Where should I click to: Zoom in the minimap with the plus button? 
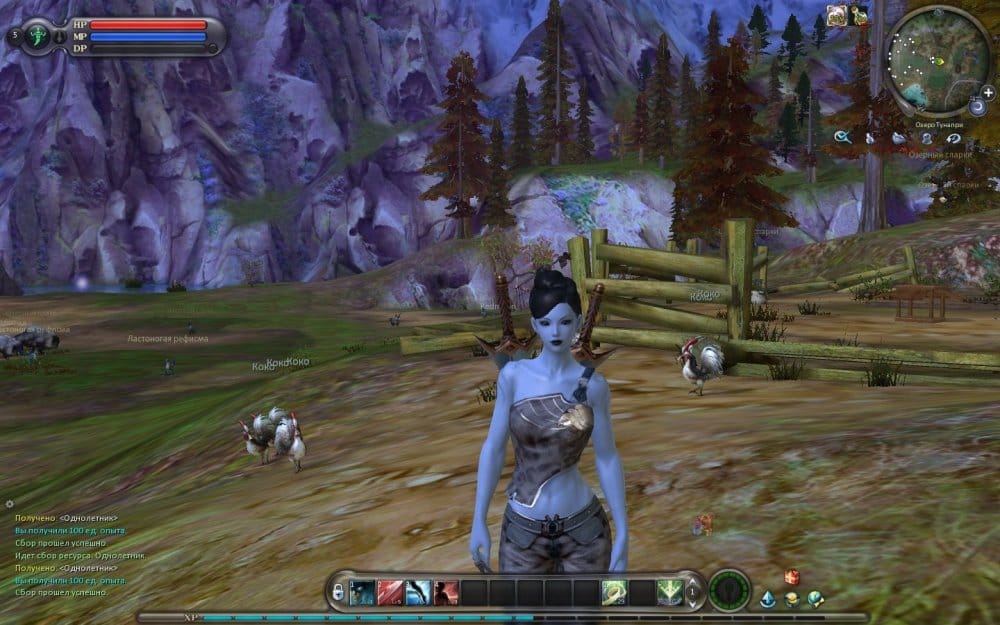point(988,92)
